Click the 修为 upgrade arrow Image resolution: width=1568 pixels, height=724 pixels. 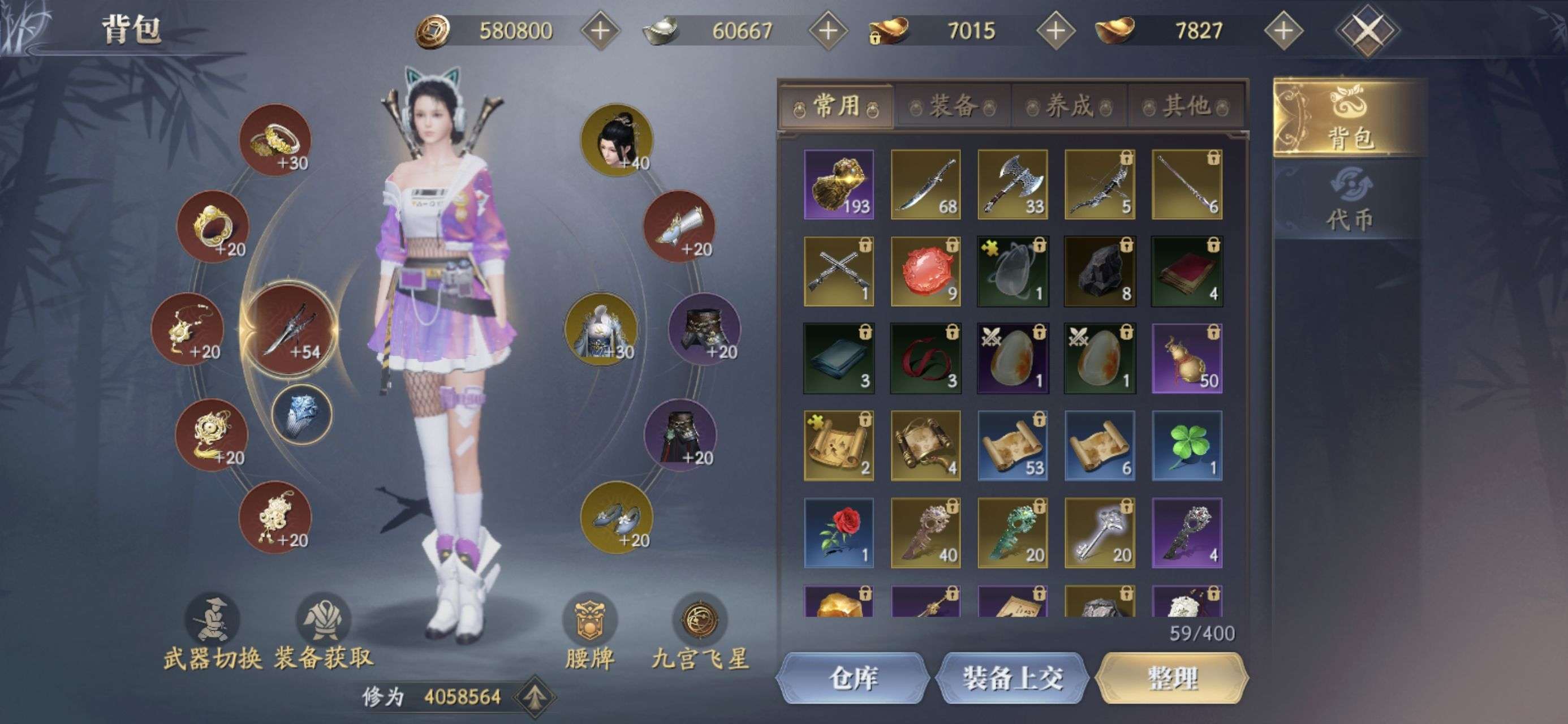(x=535, y=697)
